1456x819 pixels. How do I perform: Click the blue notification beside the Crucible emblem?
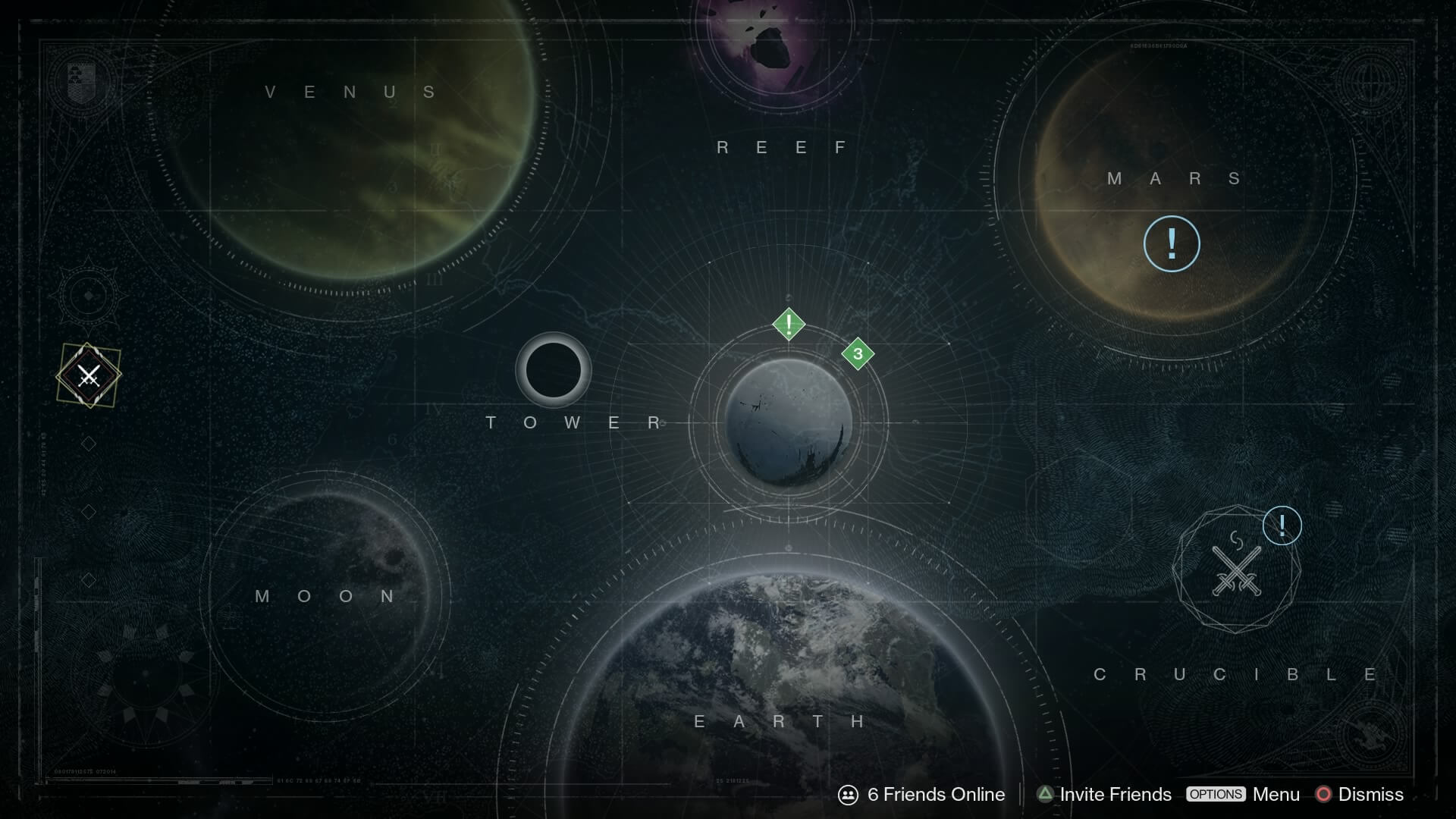1282,524
